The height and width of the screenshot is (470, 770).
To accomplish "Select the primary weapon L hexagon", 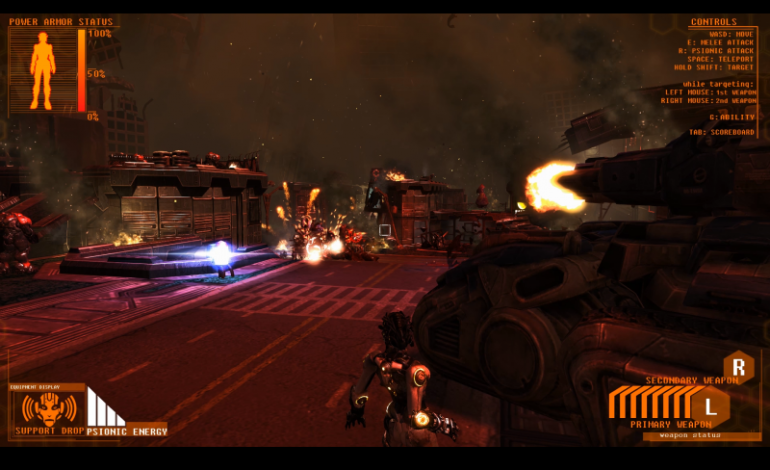I will click(x=710, y=406).
